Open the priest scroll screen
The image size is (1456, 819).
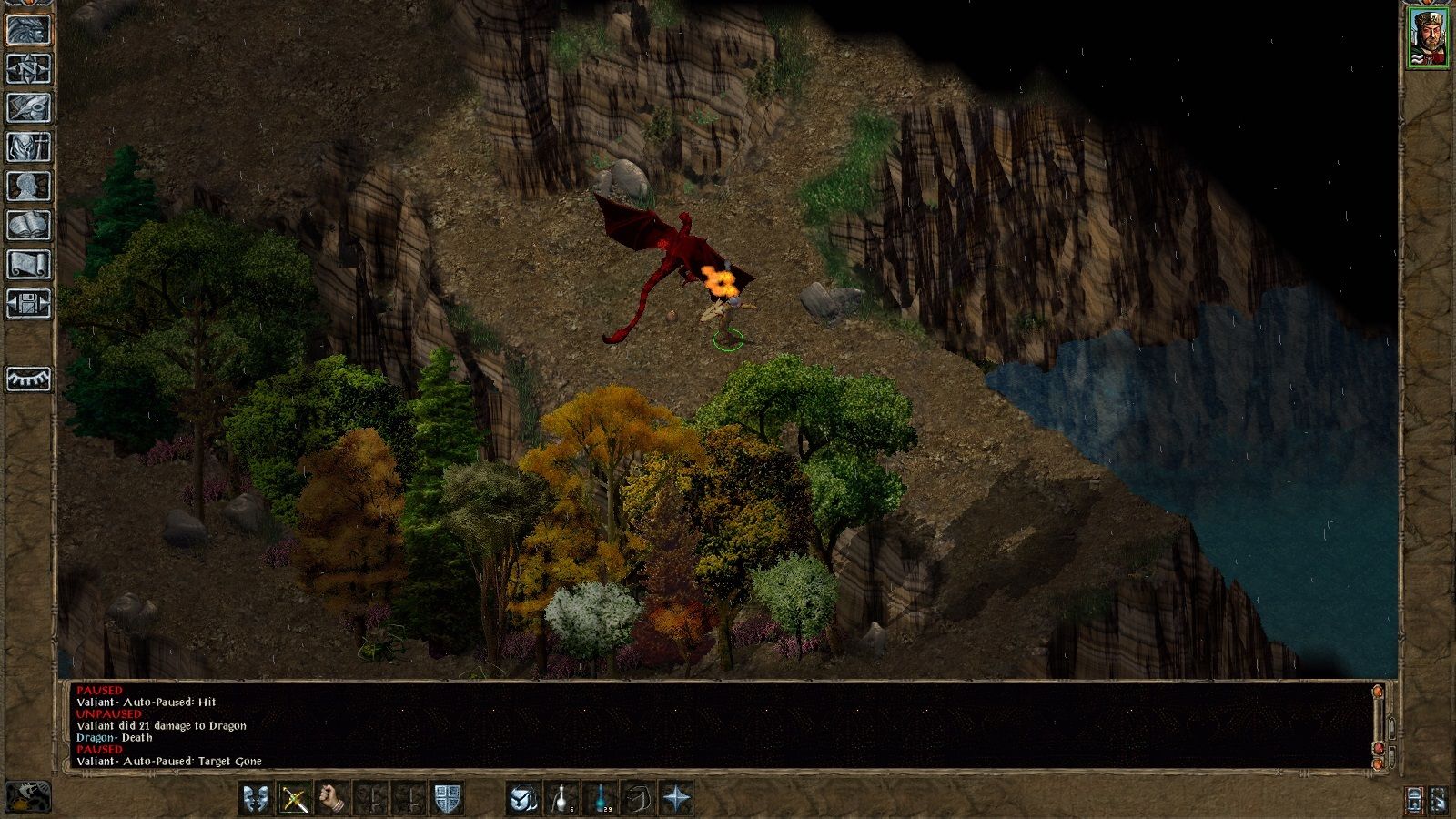click(x=29, y=264)
